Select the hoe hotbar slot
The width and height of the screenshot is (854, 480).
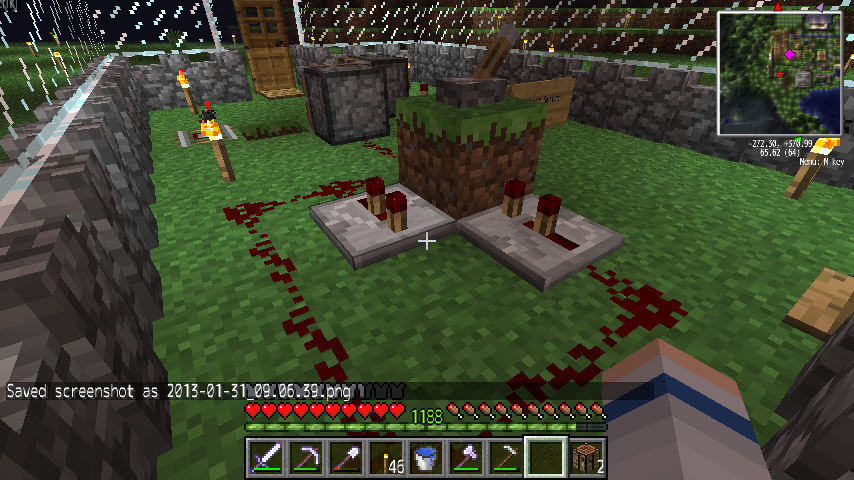506,459
